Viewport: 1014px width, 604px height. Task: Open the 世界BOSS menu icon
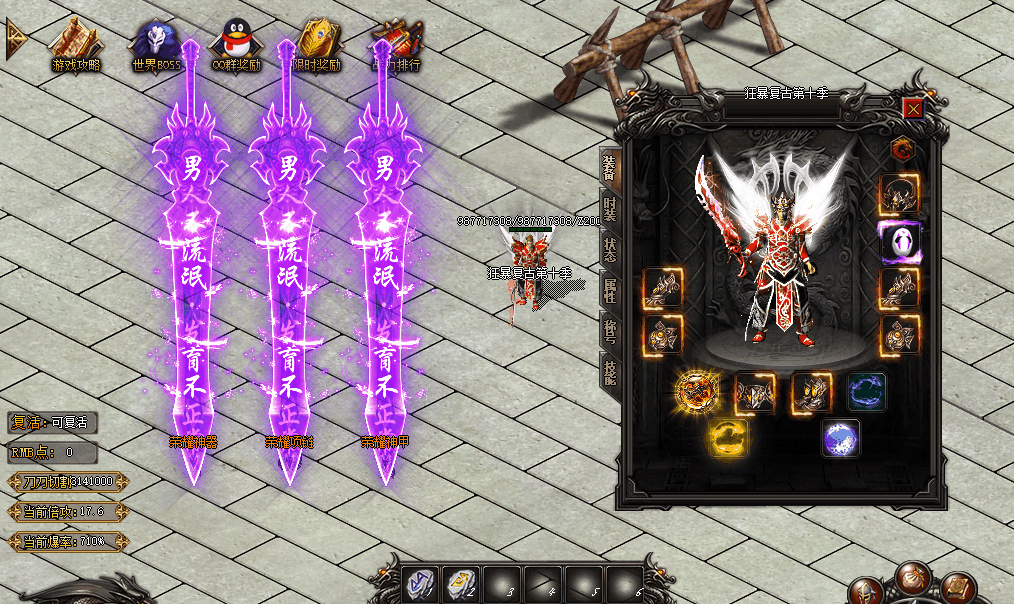156,44
